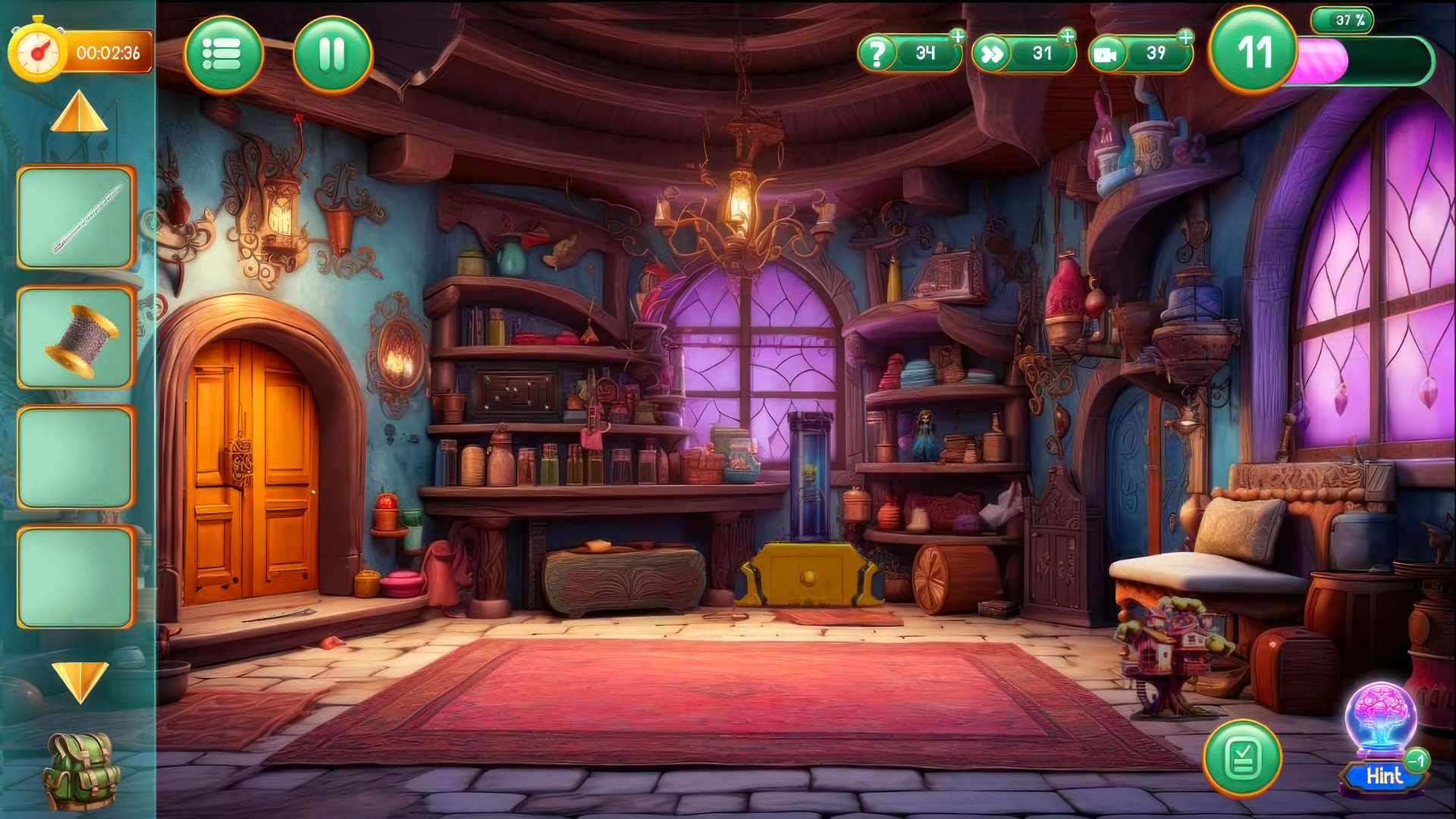Add more skip tokens
The width and height of the screenshot is (1456, 819).
click(x=1067, y=36)
